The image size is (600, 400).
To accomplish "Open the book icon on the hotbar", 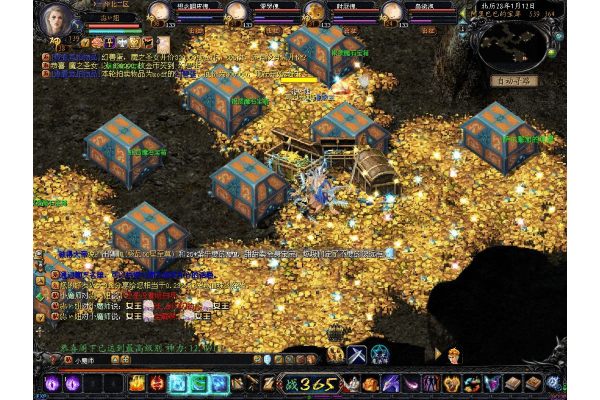I will [x=512, y=383].
